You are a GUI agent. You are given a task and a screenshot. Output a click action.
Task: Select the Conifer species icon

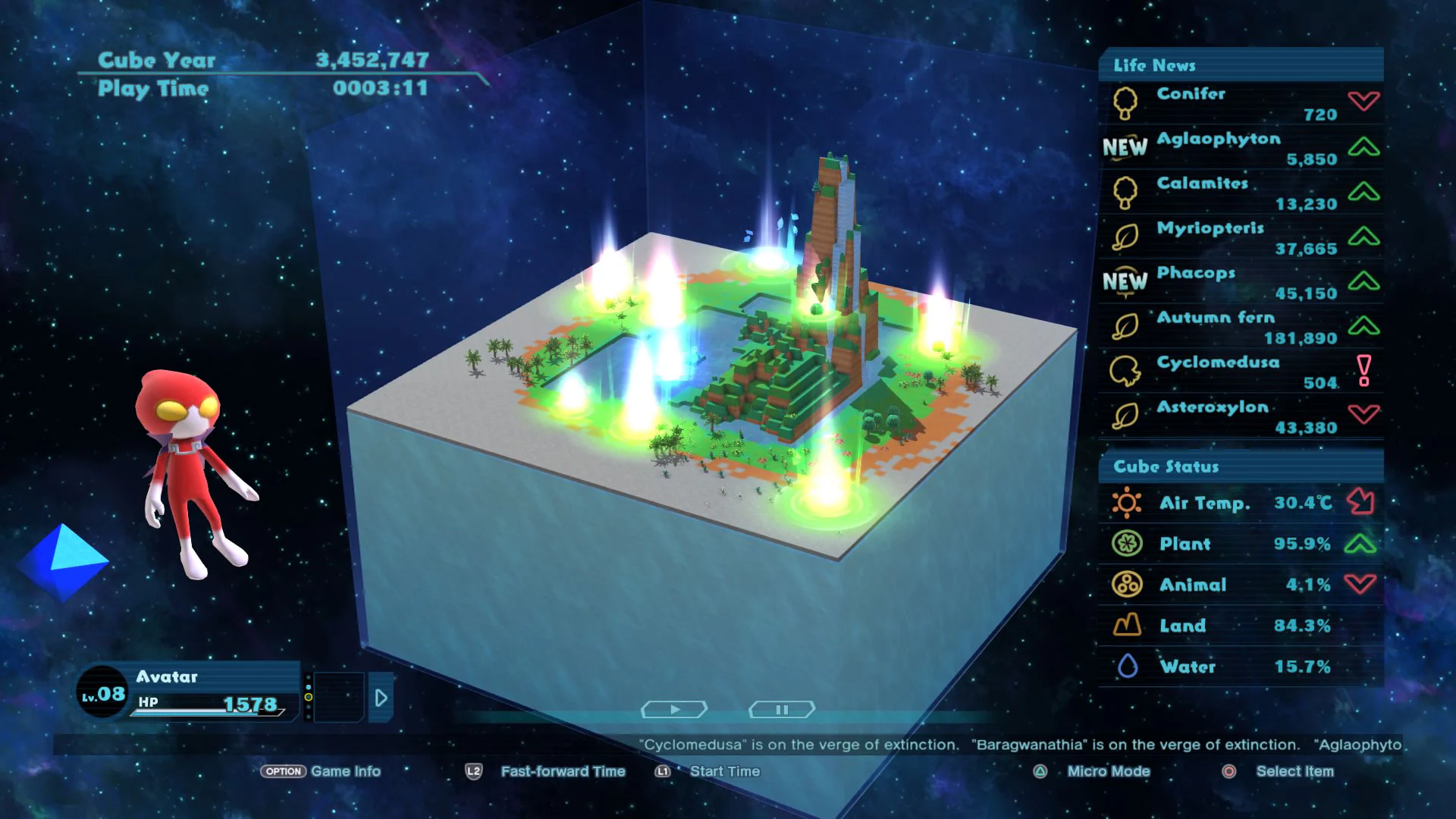1125,102
